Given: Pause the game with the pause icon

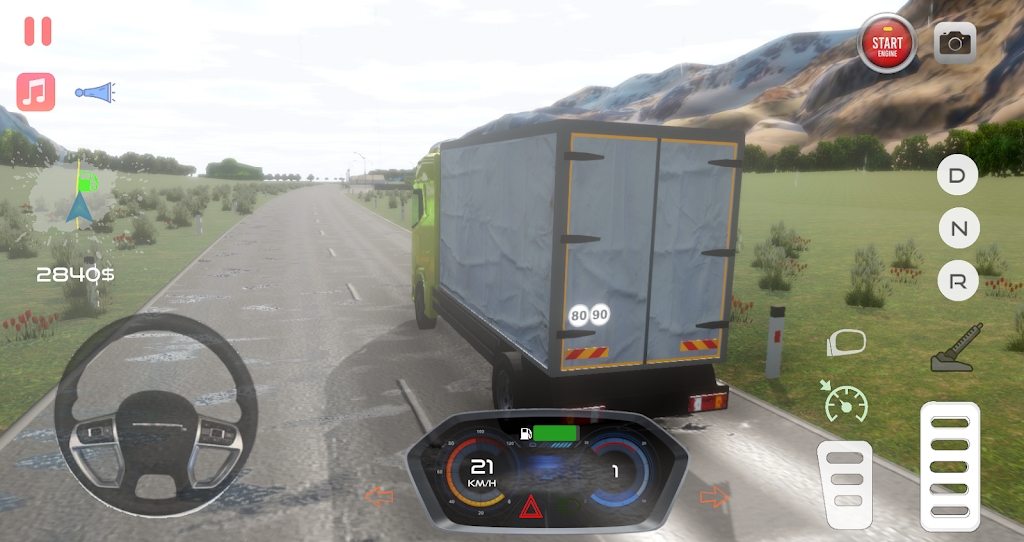Looking at the screenshot, I should pyautogui.click(x=38, y=31).
